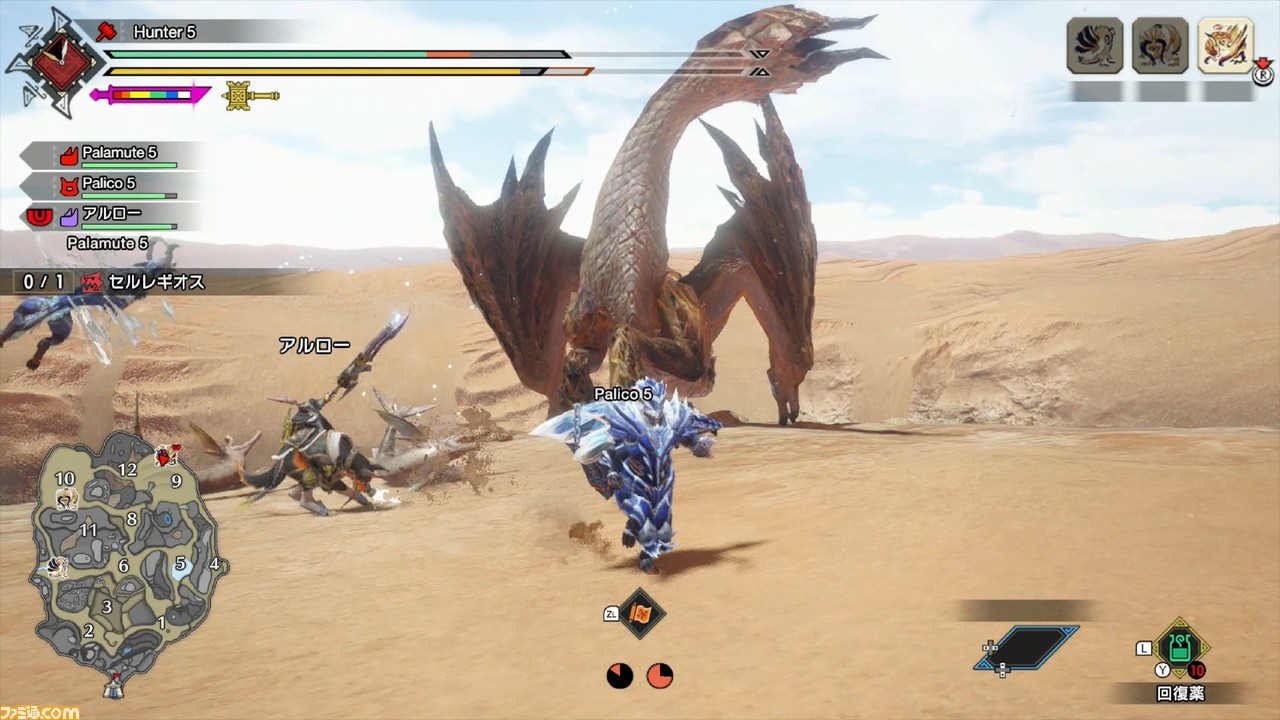Choose the Palico 5 party list entry
1280x720 pixels.
click(x=110, y=185)
